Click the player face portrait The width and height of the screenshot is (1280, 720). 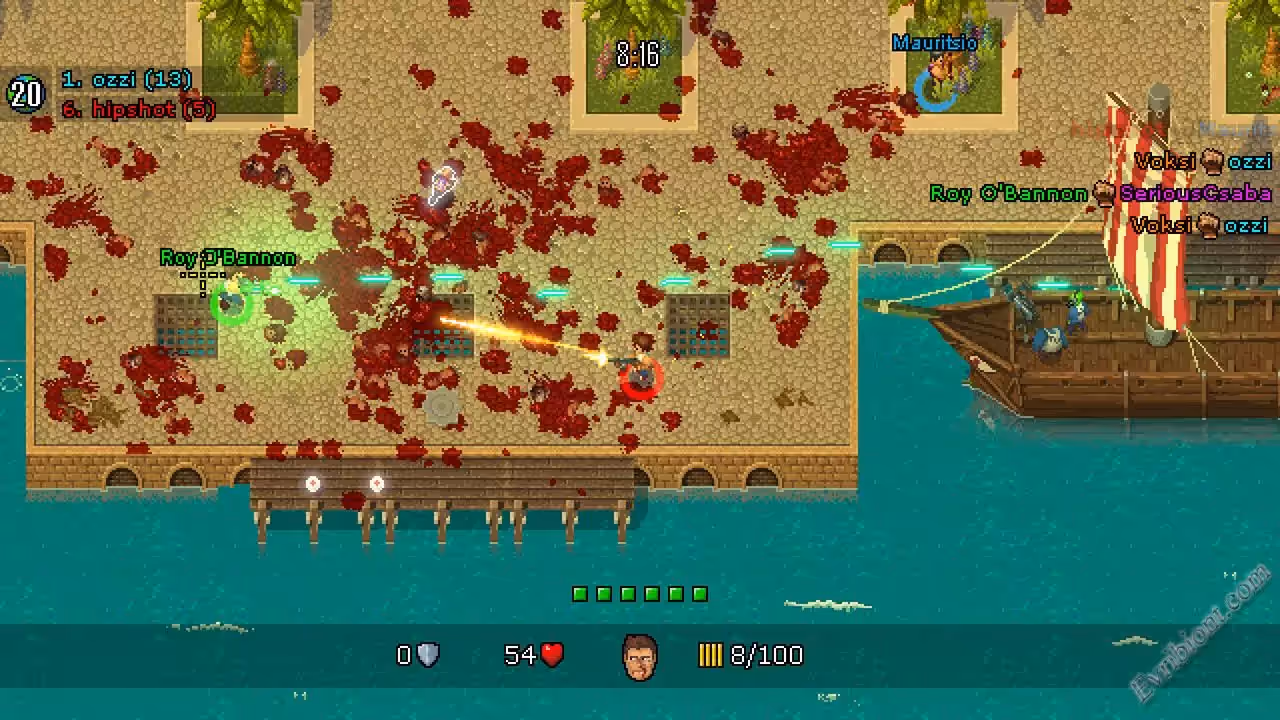coord(640,657)
